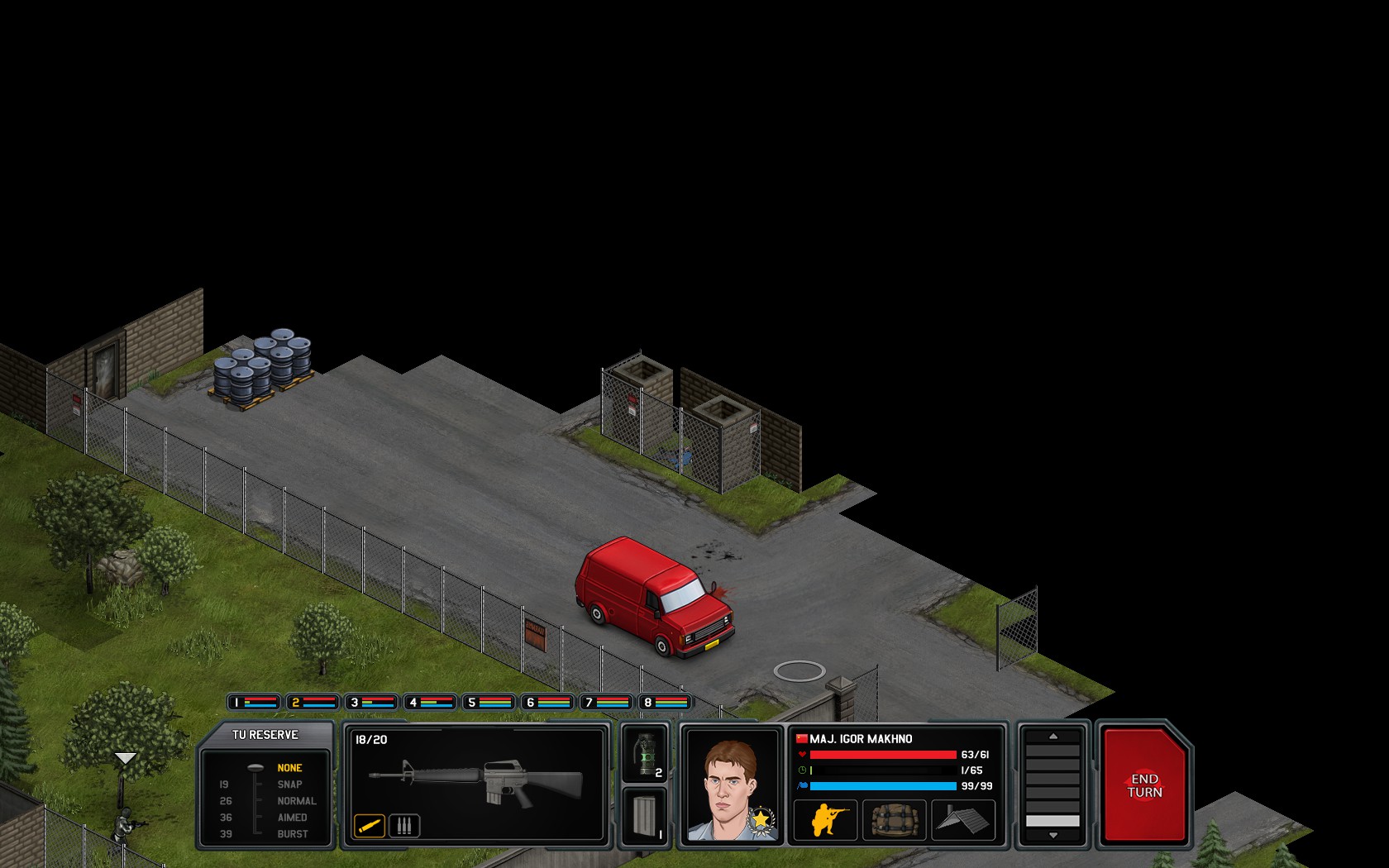Open the backpack inventory icon
Image resolution: width=1389 pixels, height=868 pixels.
click(x=895, y=818)
